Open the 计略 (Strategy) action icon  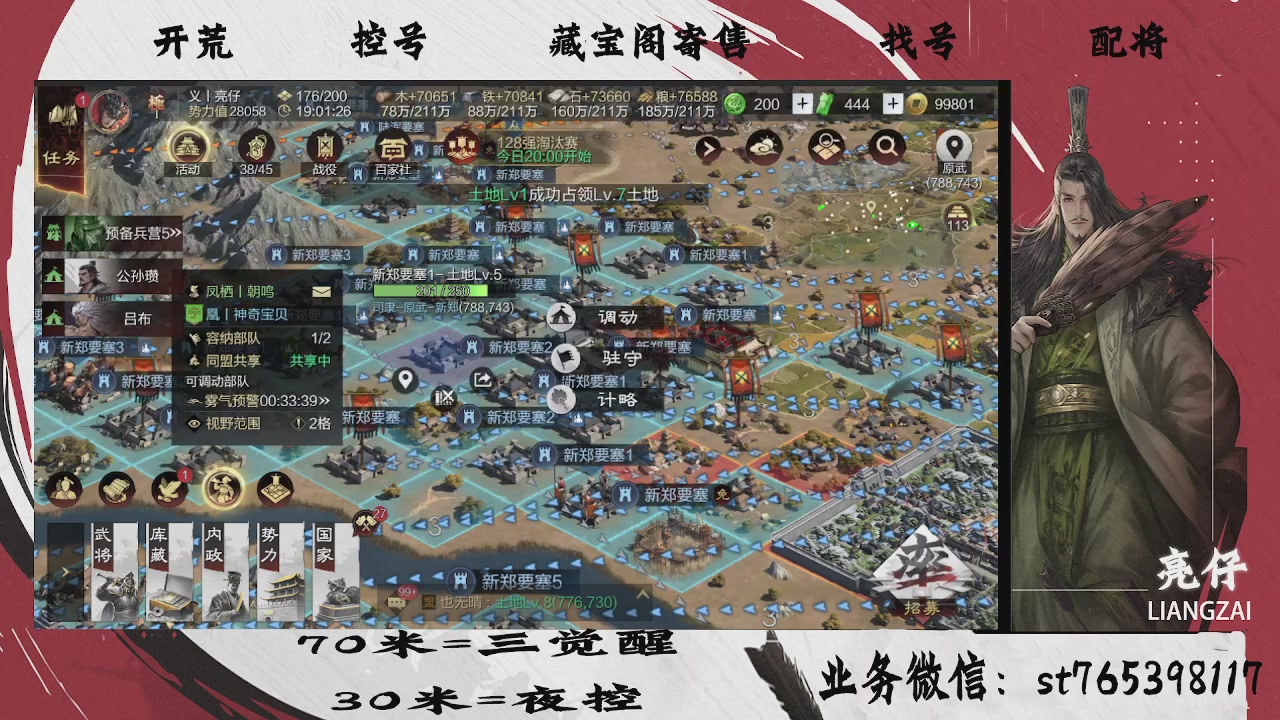click(561, 397)
